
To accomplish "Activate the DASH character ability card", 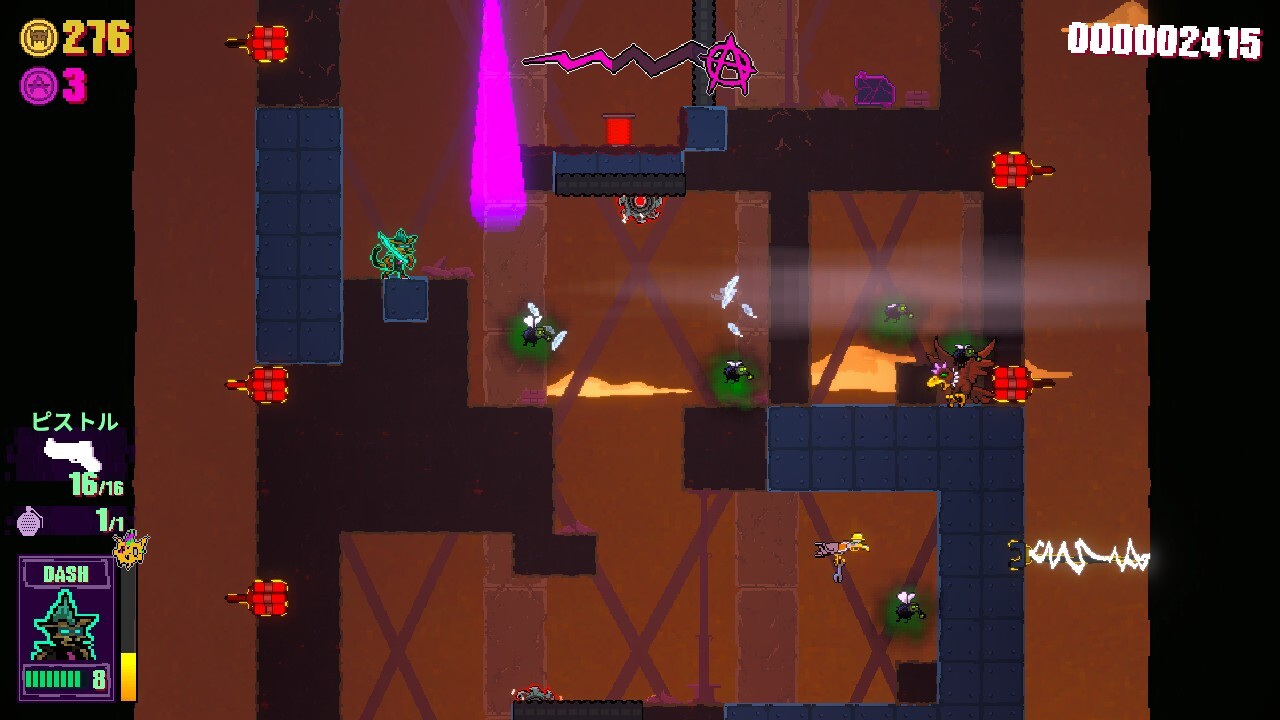I will 66,628.
